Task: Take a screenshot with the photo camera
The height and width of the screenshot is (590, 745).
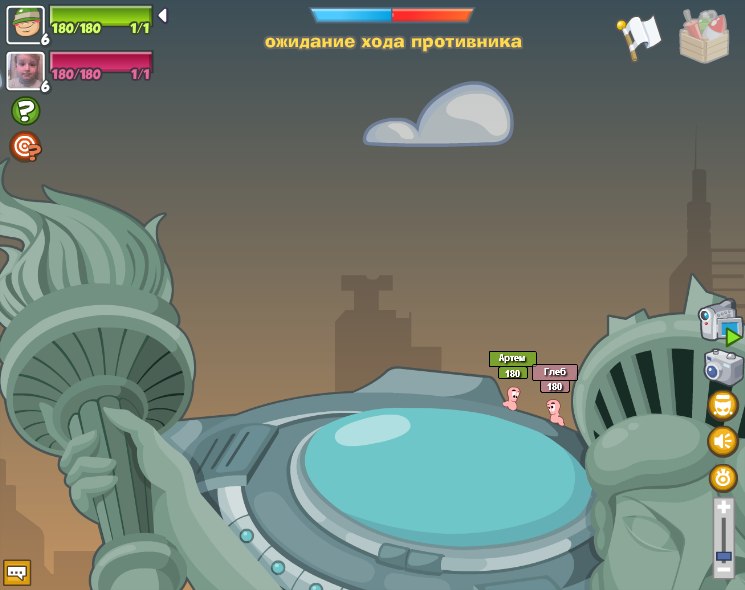Action: [723, 367]
